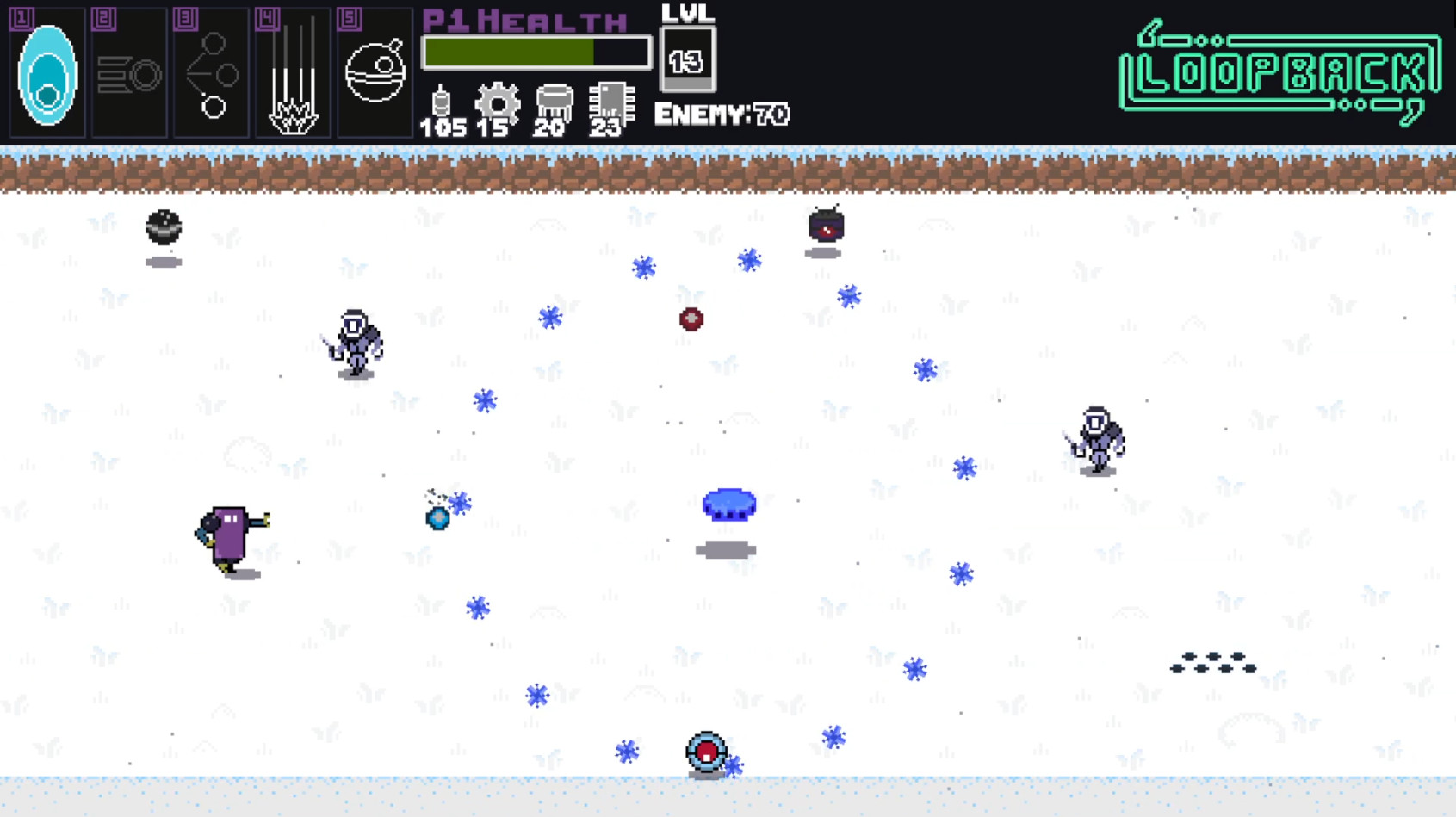Select the portal orb in ability slot 1
The width and height of the screenshot is (1456, 817).
click(x=46, y=72)
